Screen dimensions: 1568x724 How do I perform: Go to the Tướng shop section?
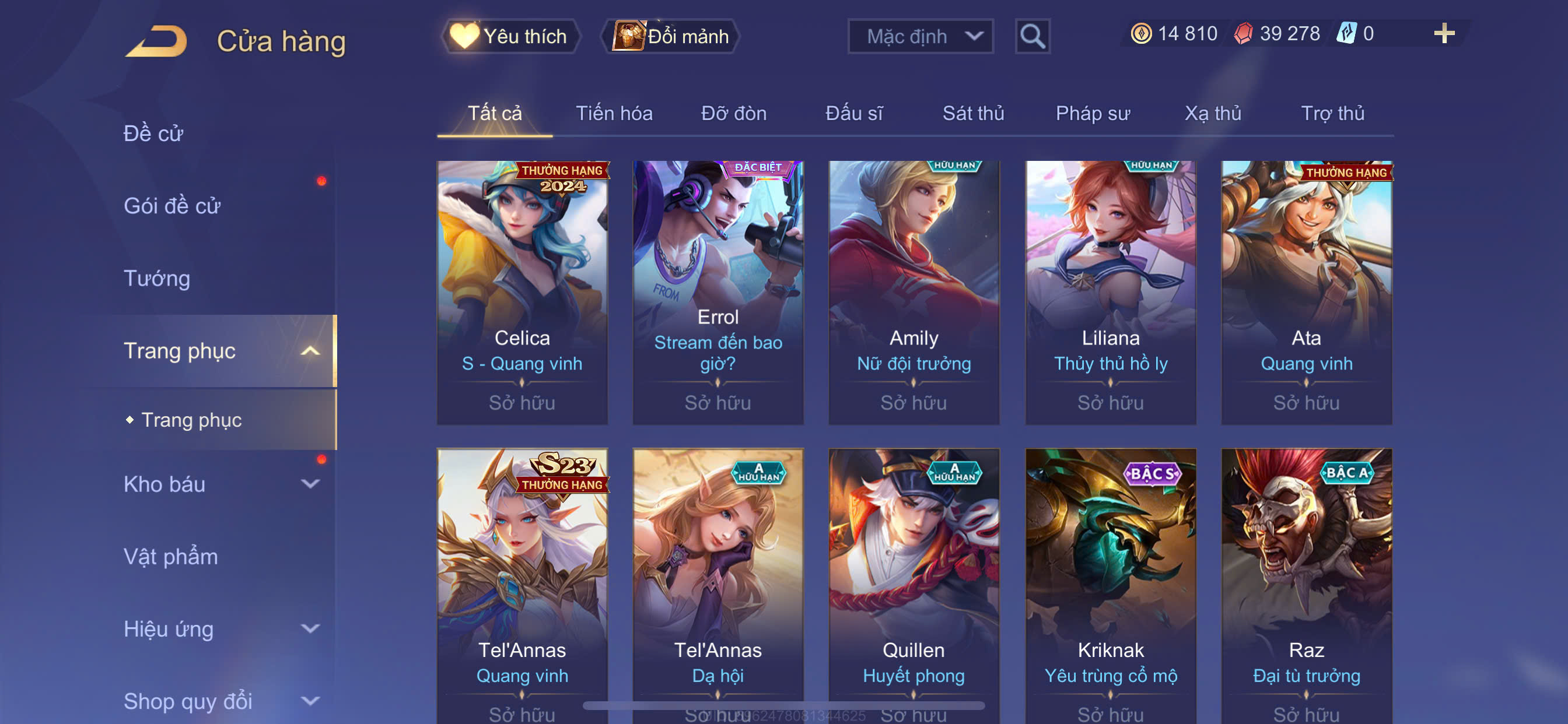coord(157,278)
